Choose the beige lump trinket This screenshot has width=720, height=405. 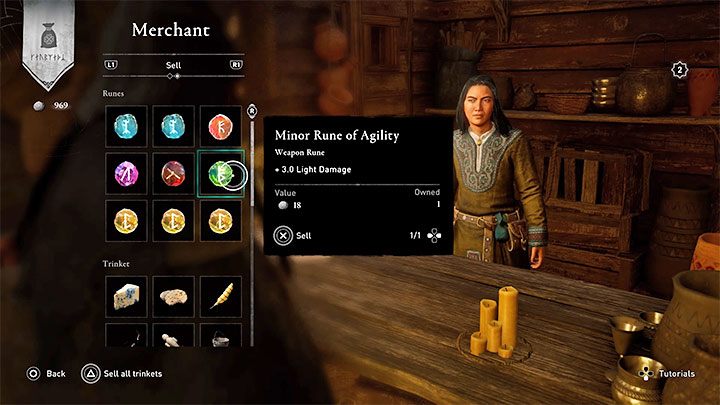pyautogui.click(x=172, y=295)
